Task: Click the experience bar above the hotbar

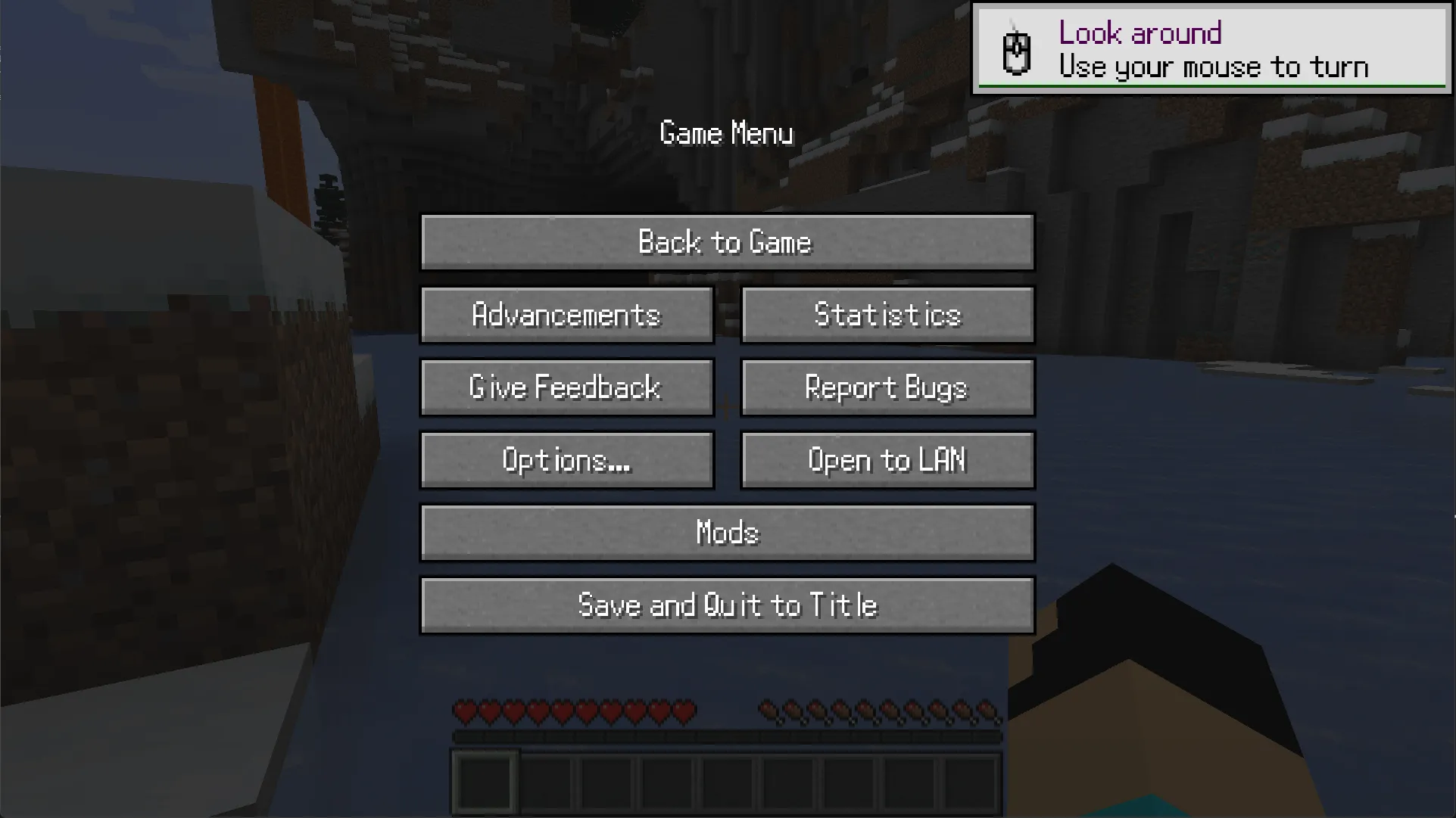Action: (x=727, y=735)
